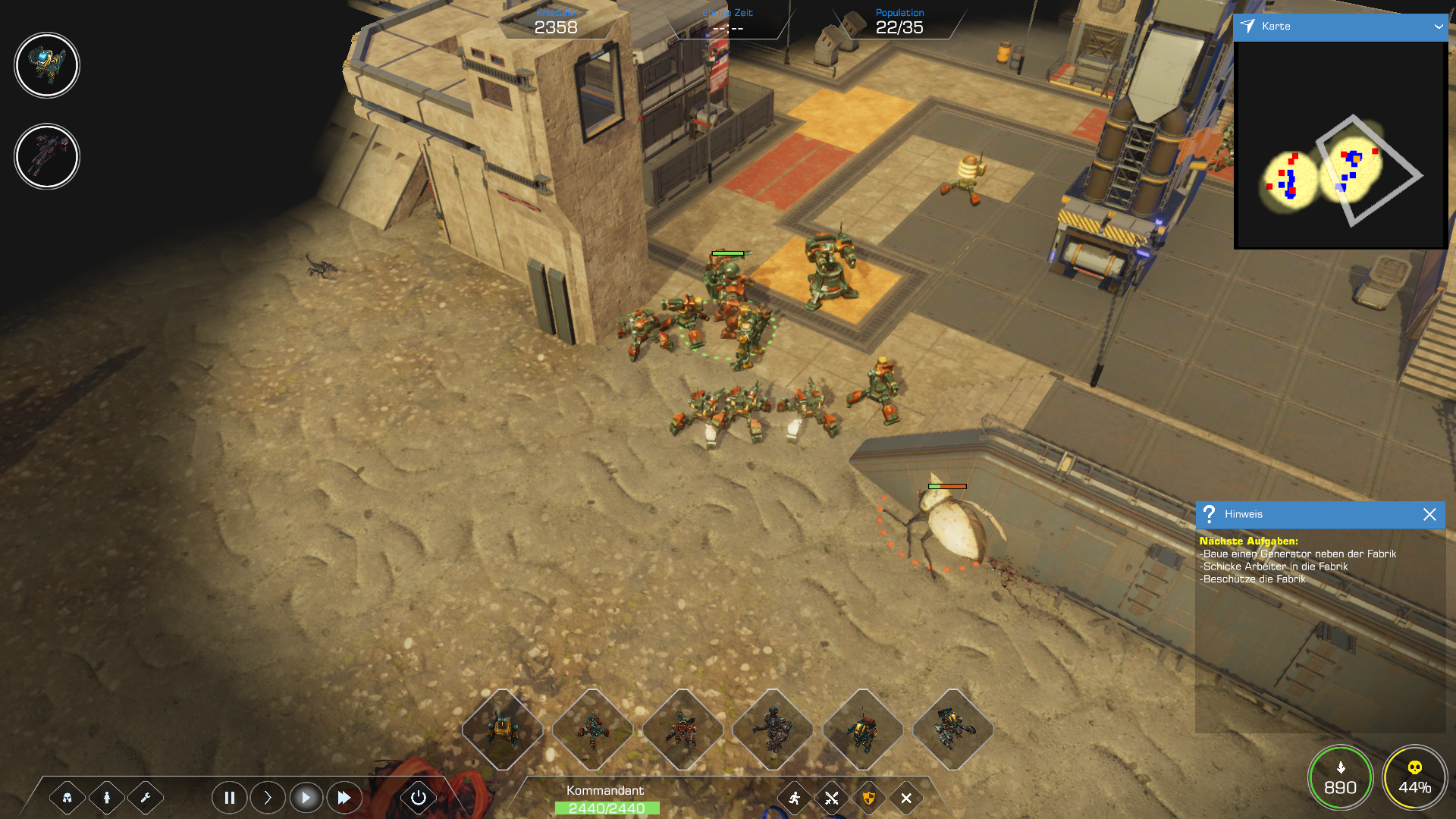The width and height of the screenshot is (1456, 819).
Task: Click on the minimap display
Action: pos(1340,144)
